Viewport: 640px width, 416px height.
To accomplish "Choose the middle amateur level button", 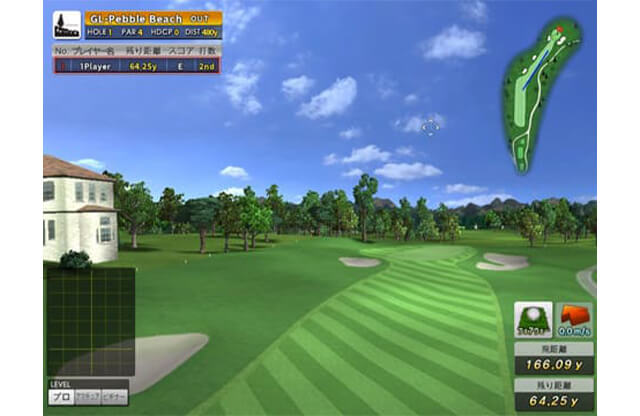I will tap(87, 397).
